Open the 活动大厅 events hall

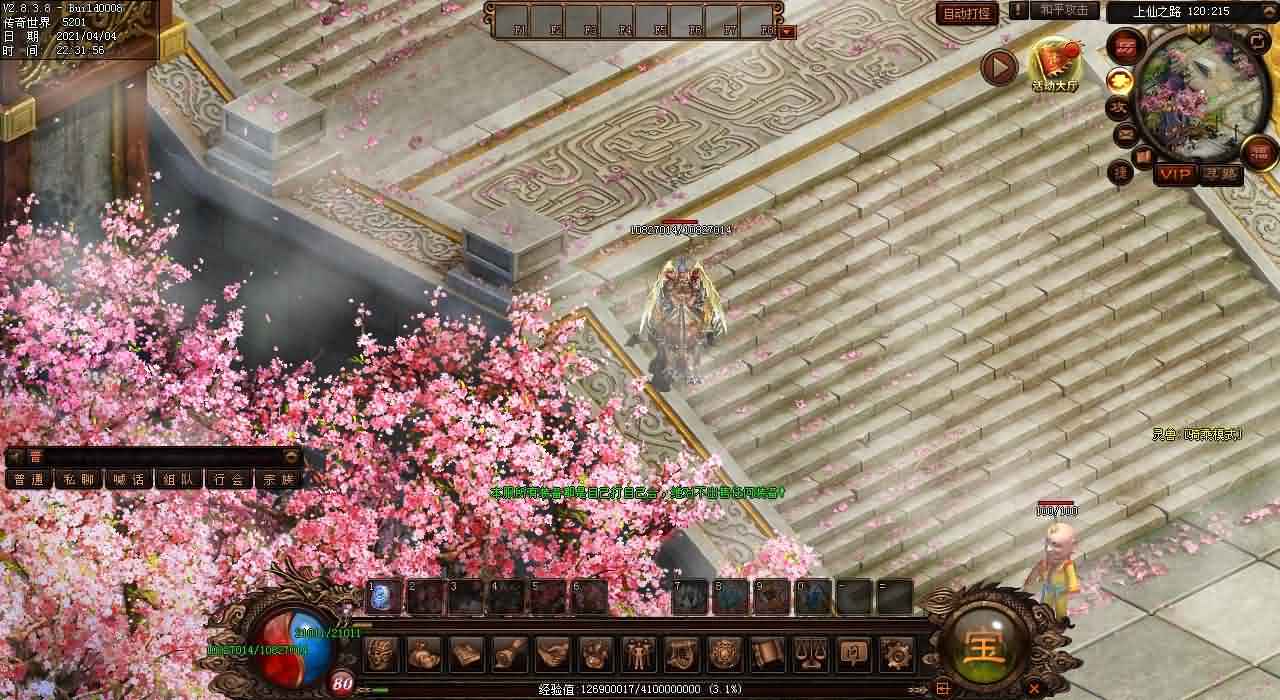click(x=1056, y=64)
